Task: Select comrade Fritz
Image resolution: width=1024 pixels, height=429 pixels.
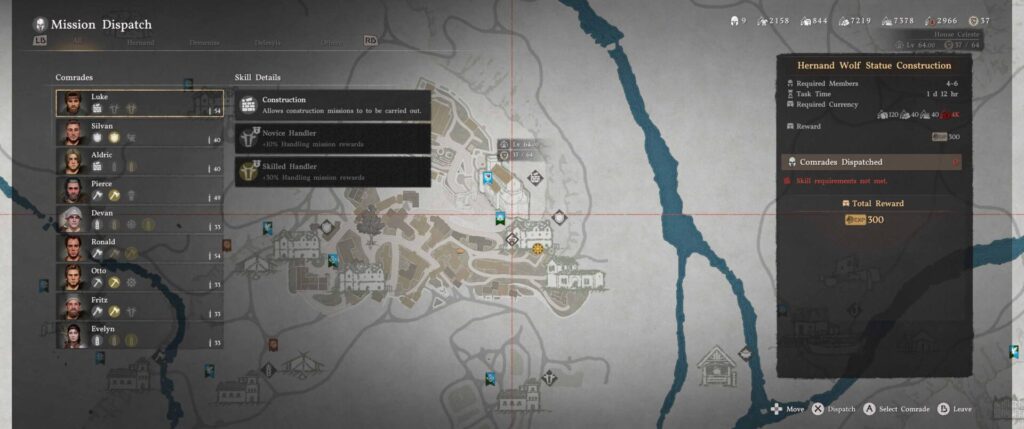Action: (139, 305)
